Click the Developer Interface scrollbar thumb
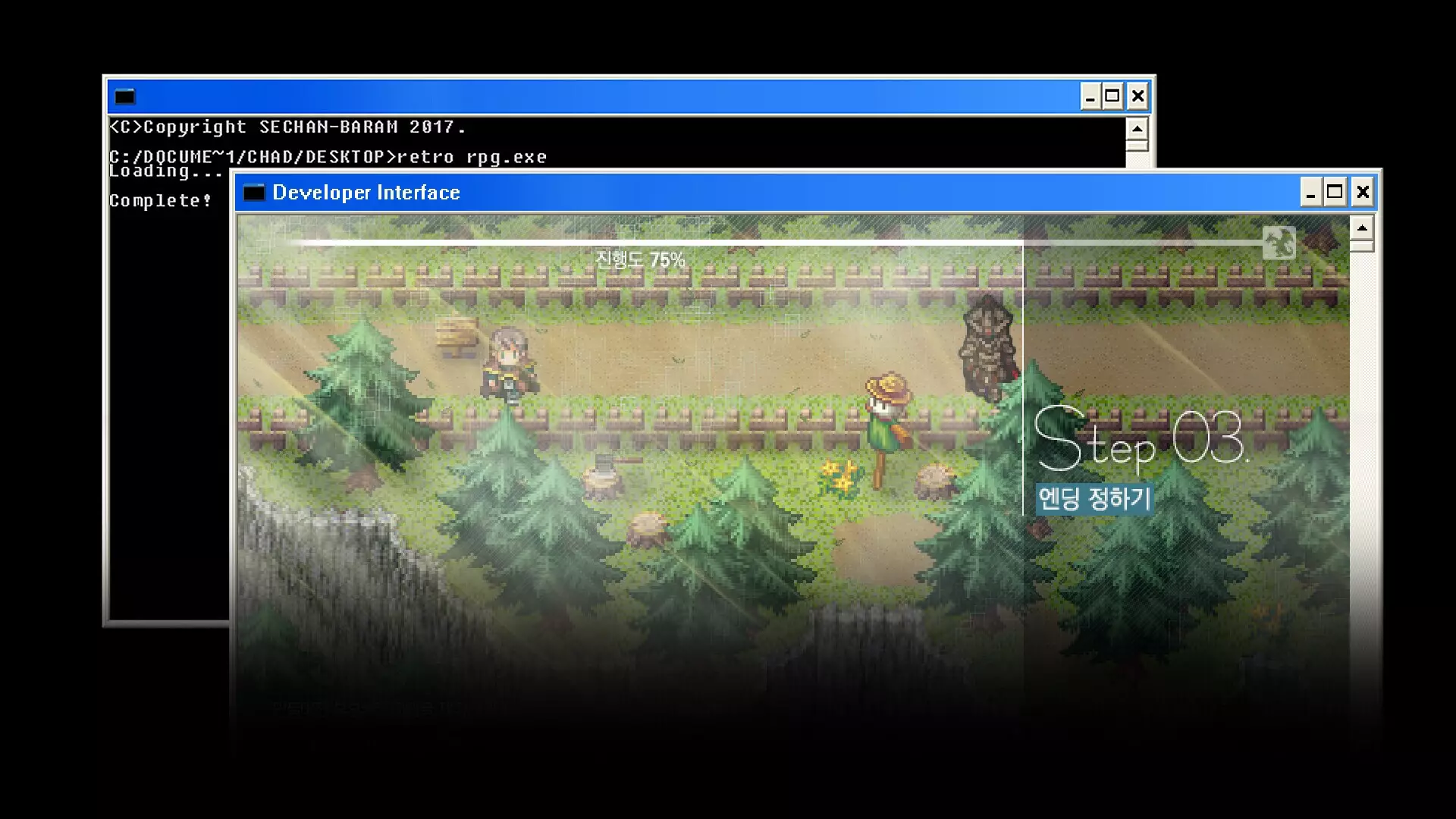Screen dimensions: 1456x819 [x=1362, y=246]
